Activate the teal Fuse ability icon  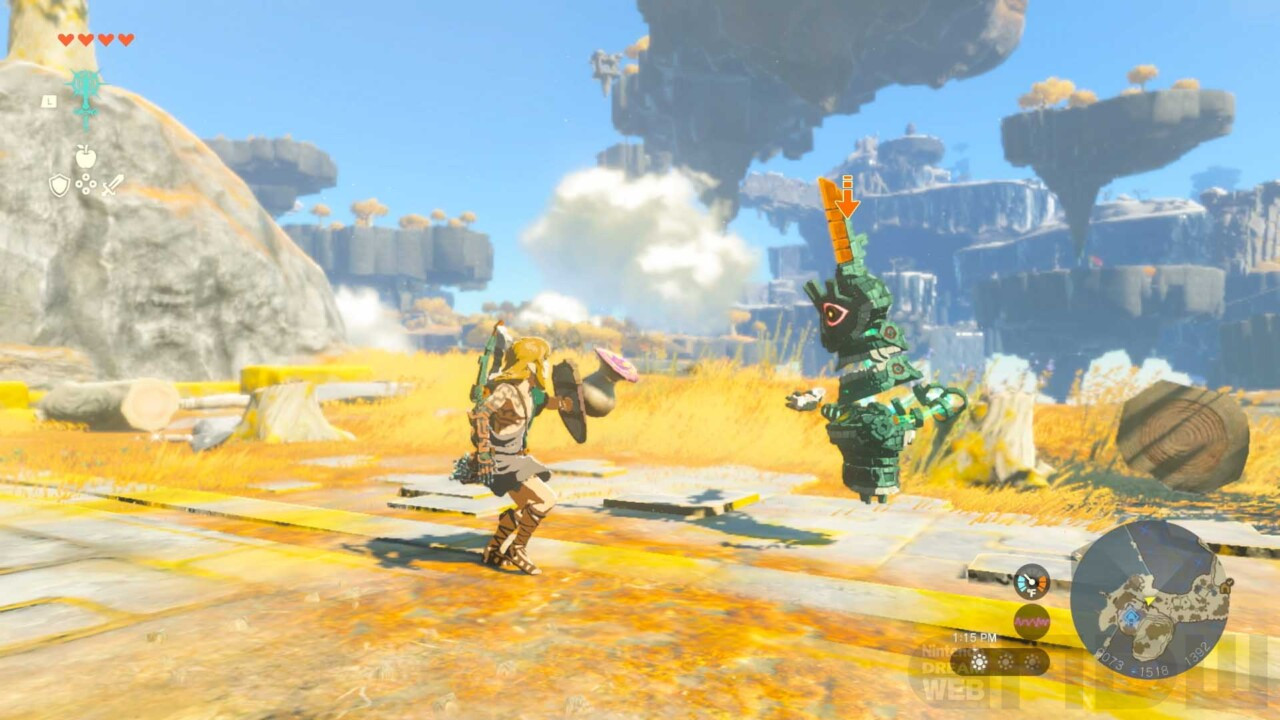(x=86, y=90)
